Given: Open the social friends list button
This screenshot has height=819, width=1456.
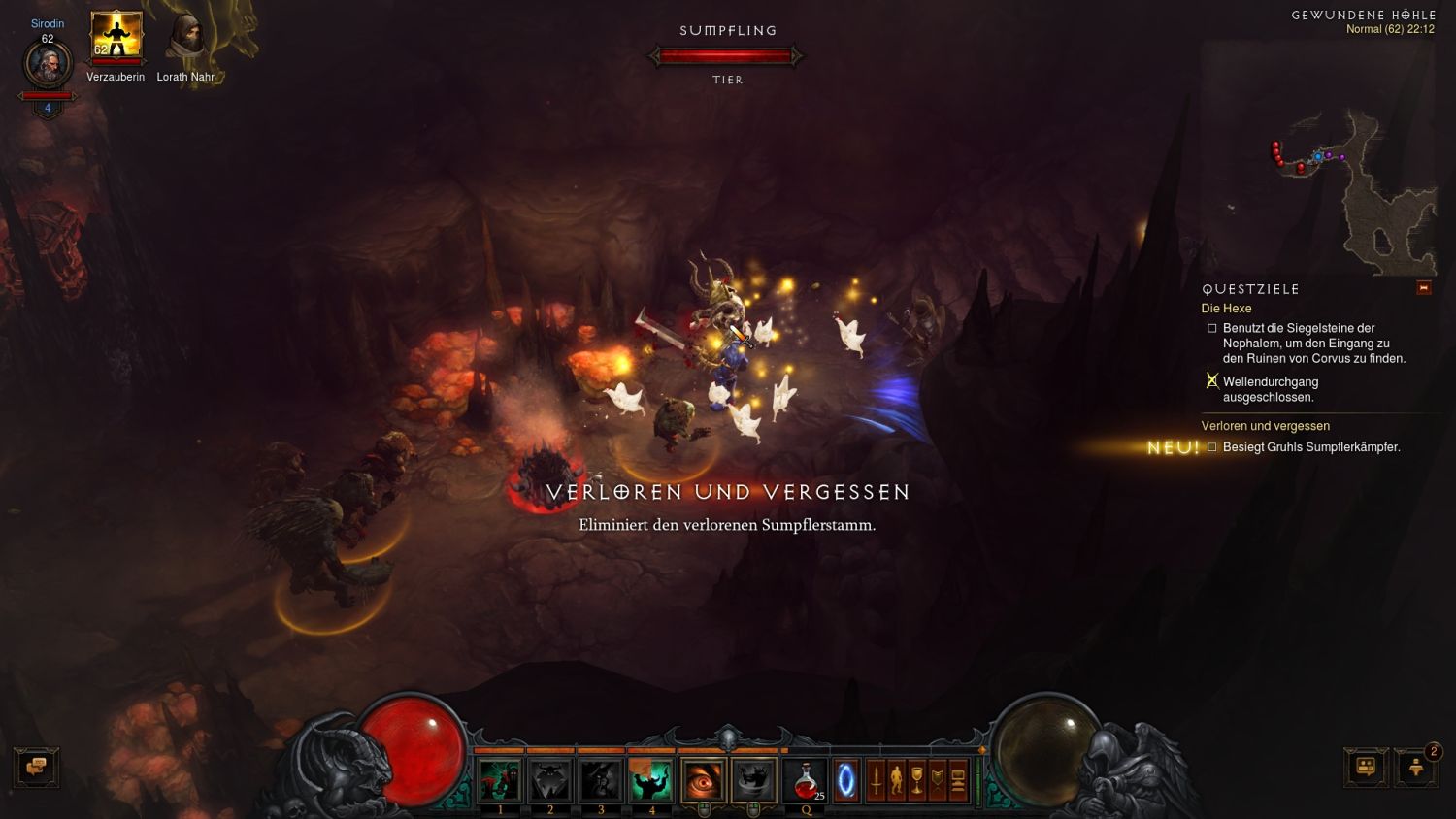Looking at the screenshot, I should [x=1366, y=767].
